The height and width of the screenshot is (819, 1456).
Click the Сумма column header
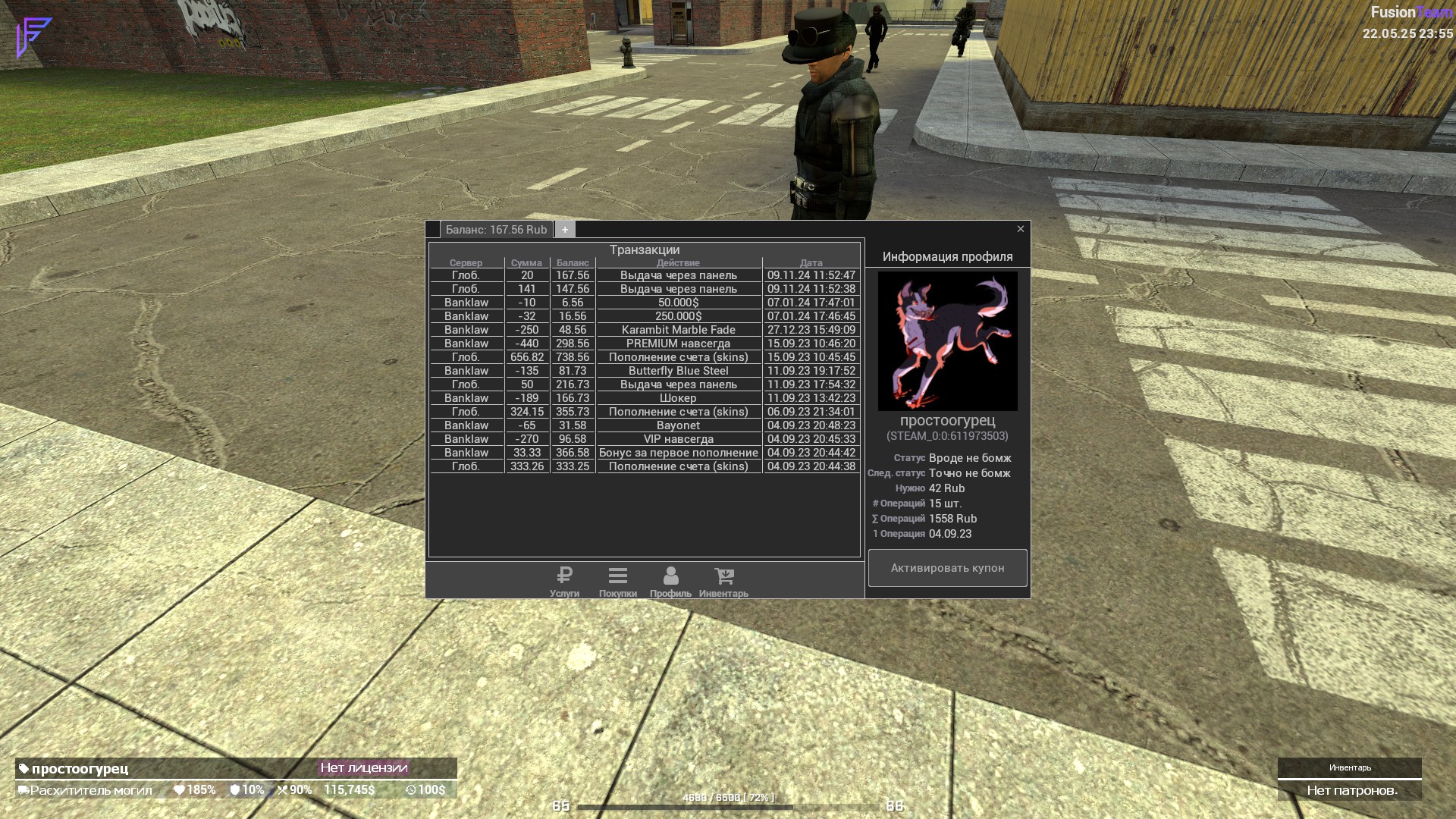click(x=526, y=263)
